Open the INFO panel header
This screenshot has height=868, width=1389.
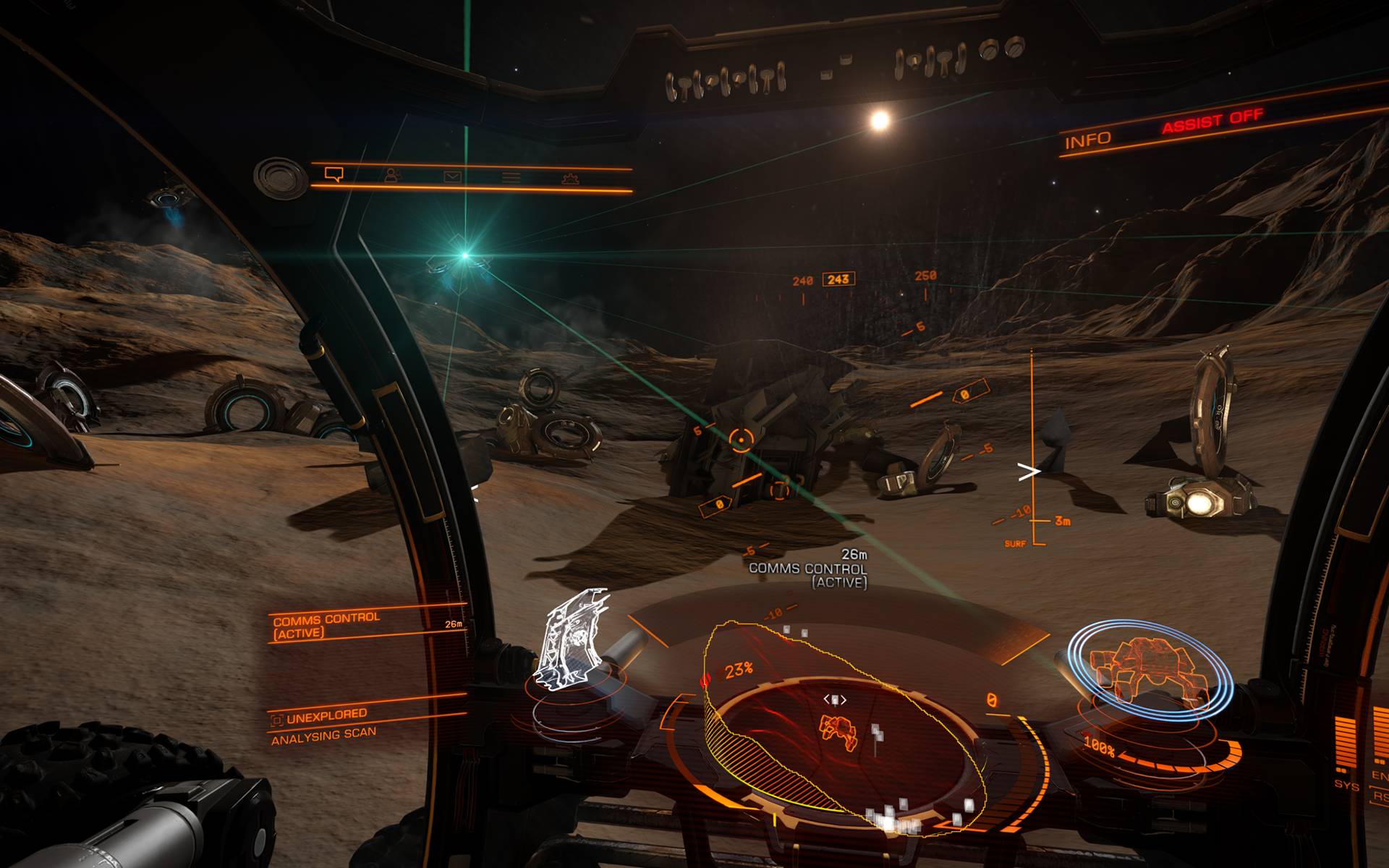(x=1087, y=140)
